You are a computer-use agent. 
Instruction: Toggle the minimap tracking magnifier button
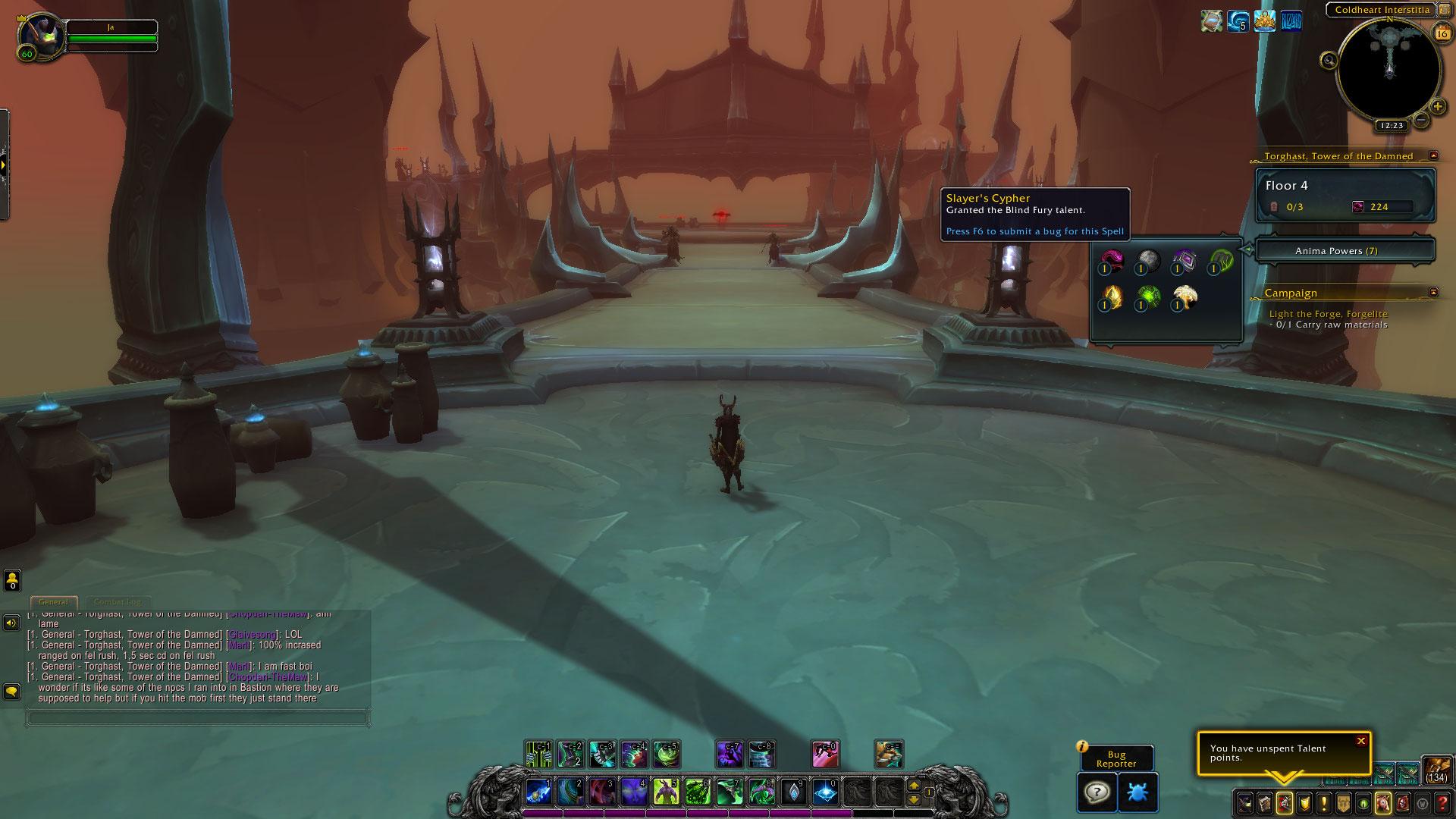click(x=1329, y=61)
